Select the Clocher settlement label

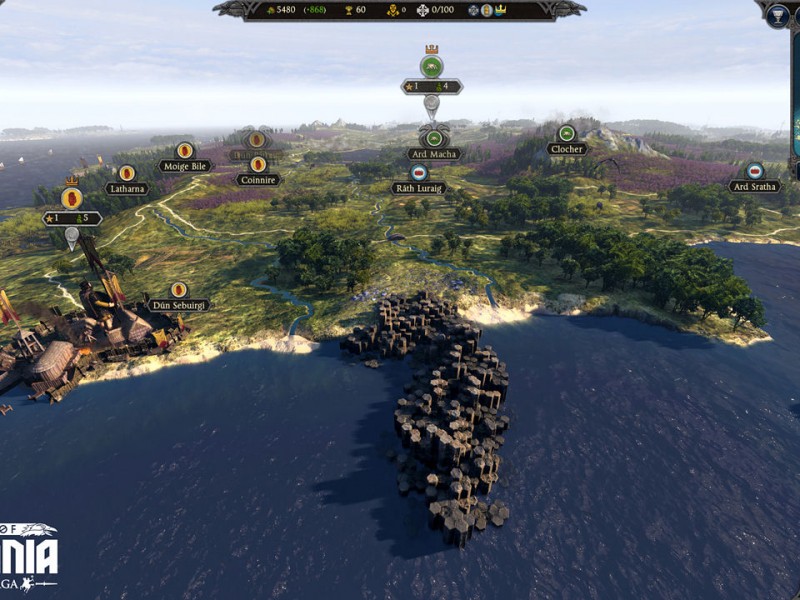pyautogui.click(x=566, y=149)
